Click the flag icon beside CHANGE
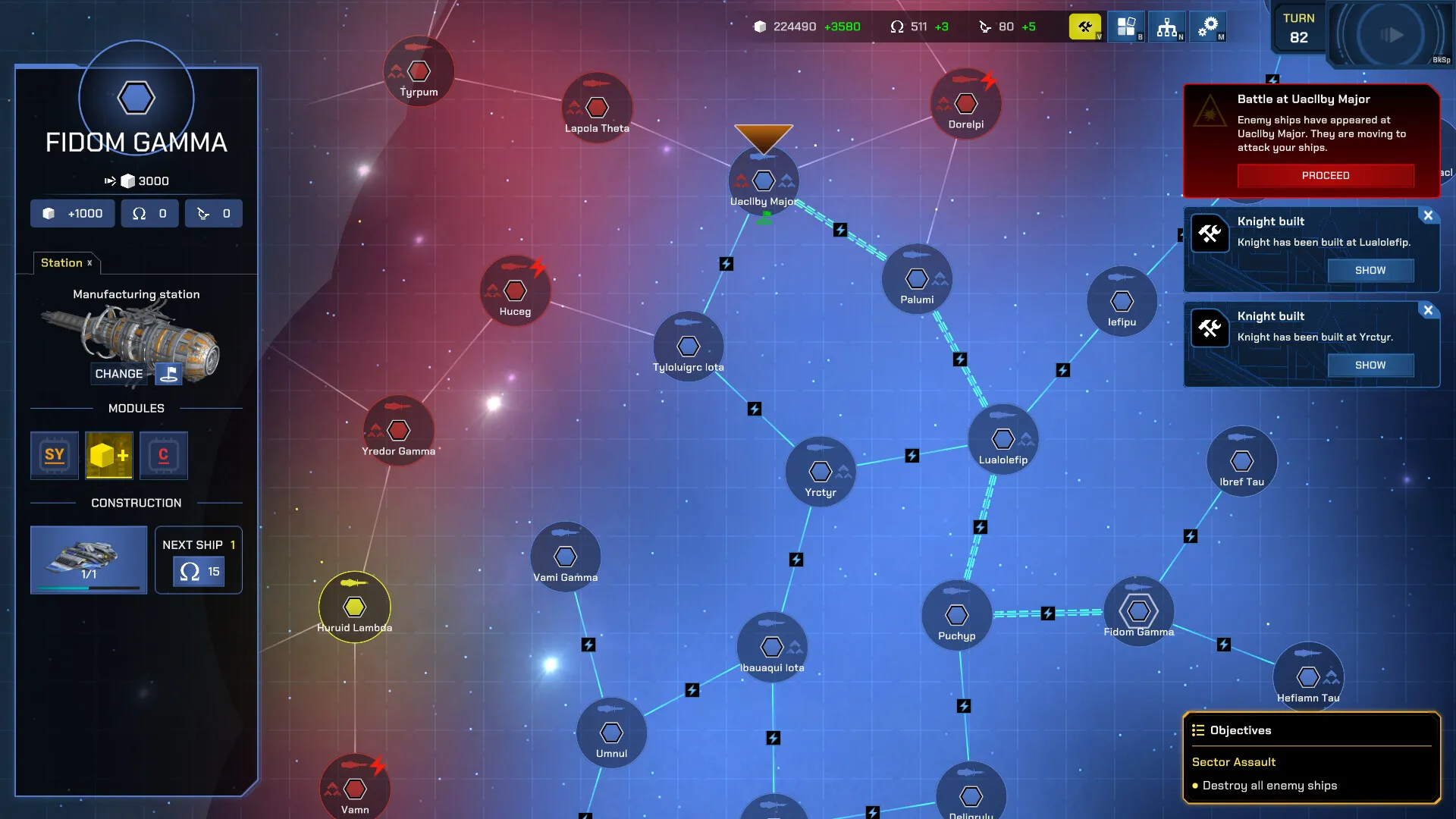This screenshot has height=819, width=1456. click(x=168, y=373)
